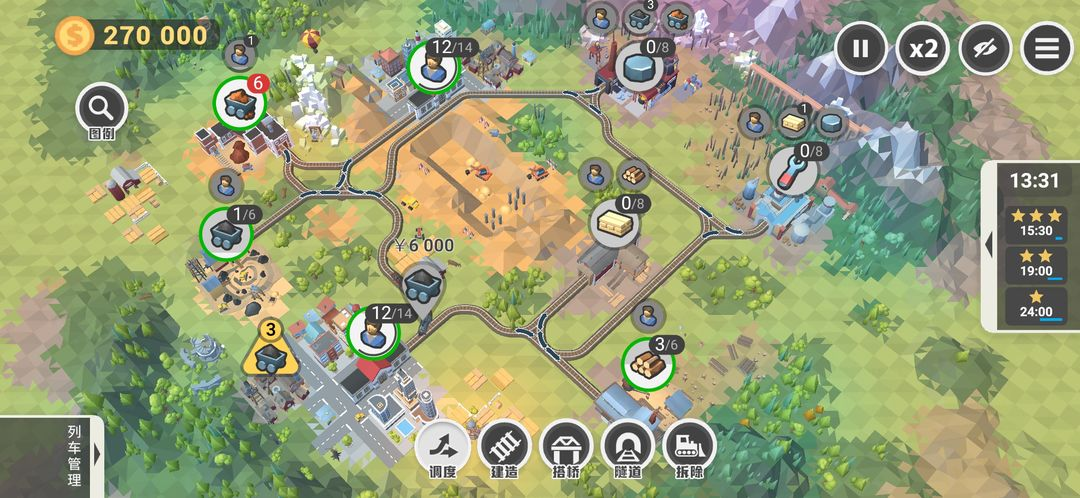Select the plank station showing 0/8
The image size is (1080, 498).
point(616,222)
